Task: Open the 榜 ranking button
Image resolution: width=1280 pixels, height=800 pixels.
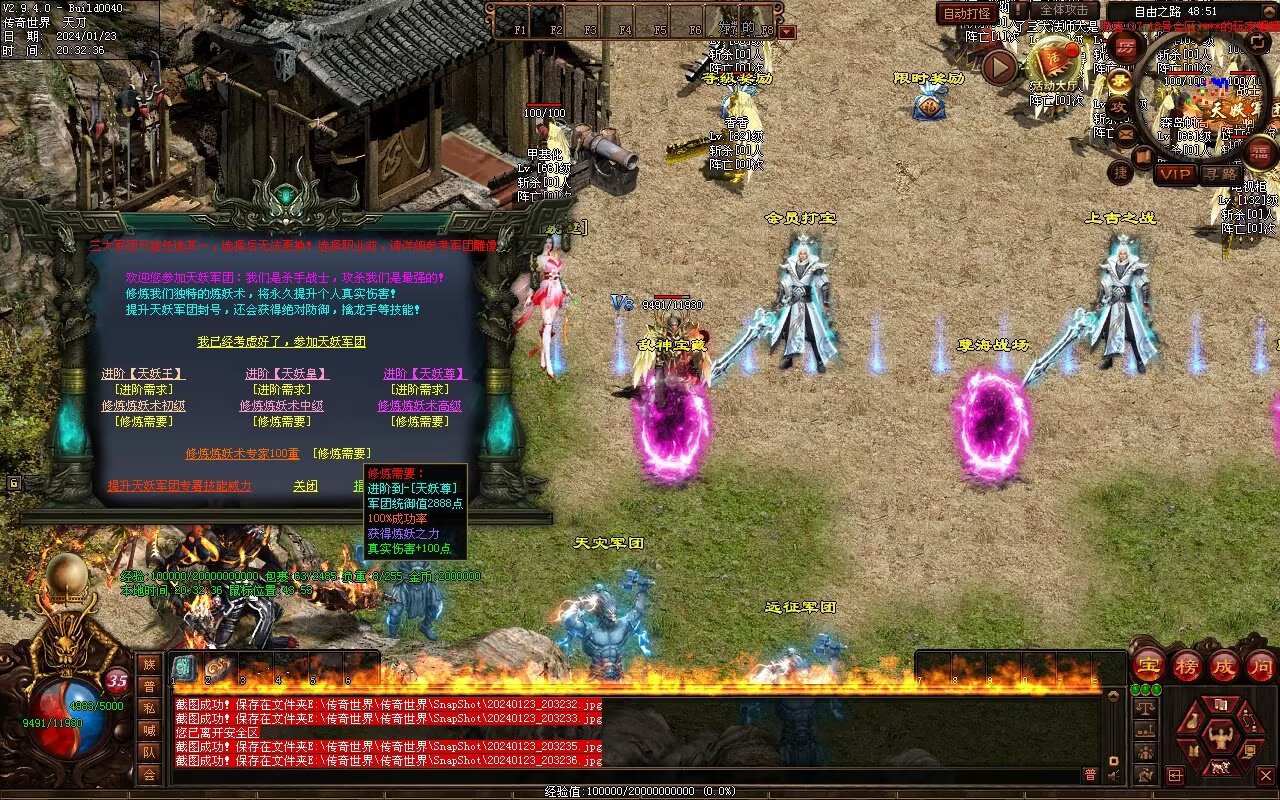Action: point(1186,665)
